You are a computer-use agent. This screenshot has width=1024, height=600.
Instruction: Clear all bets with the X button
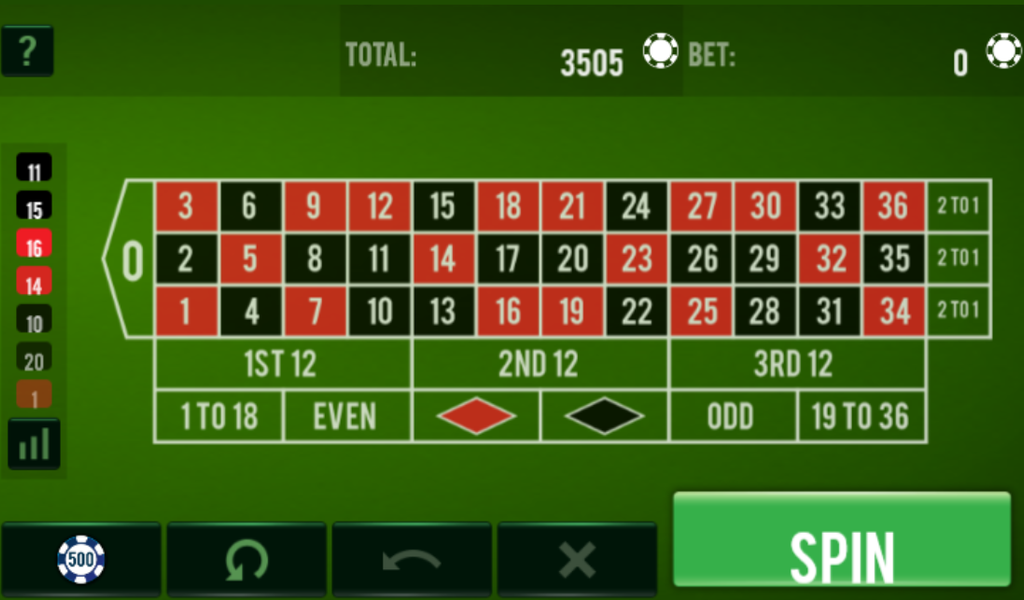point(577,558)
